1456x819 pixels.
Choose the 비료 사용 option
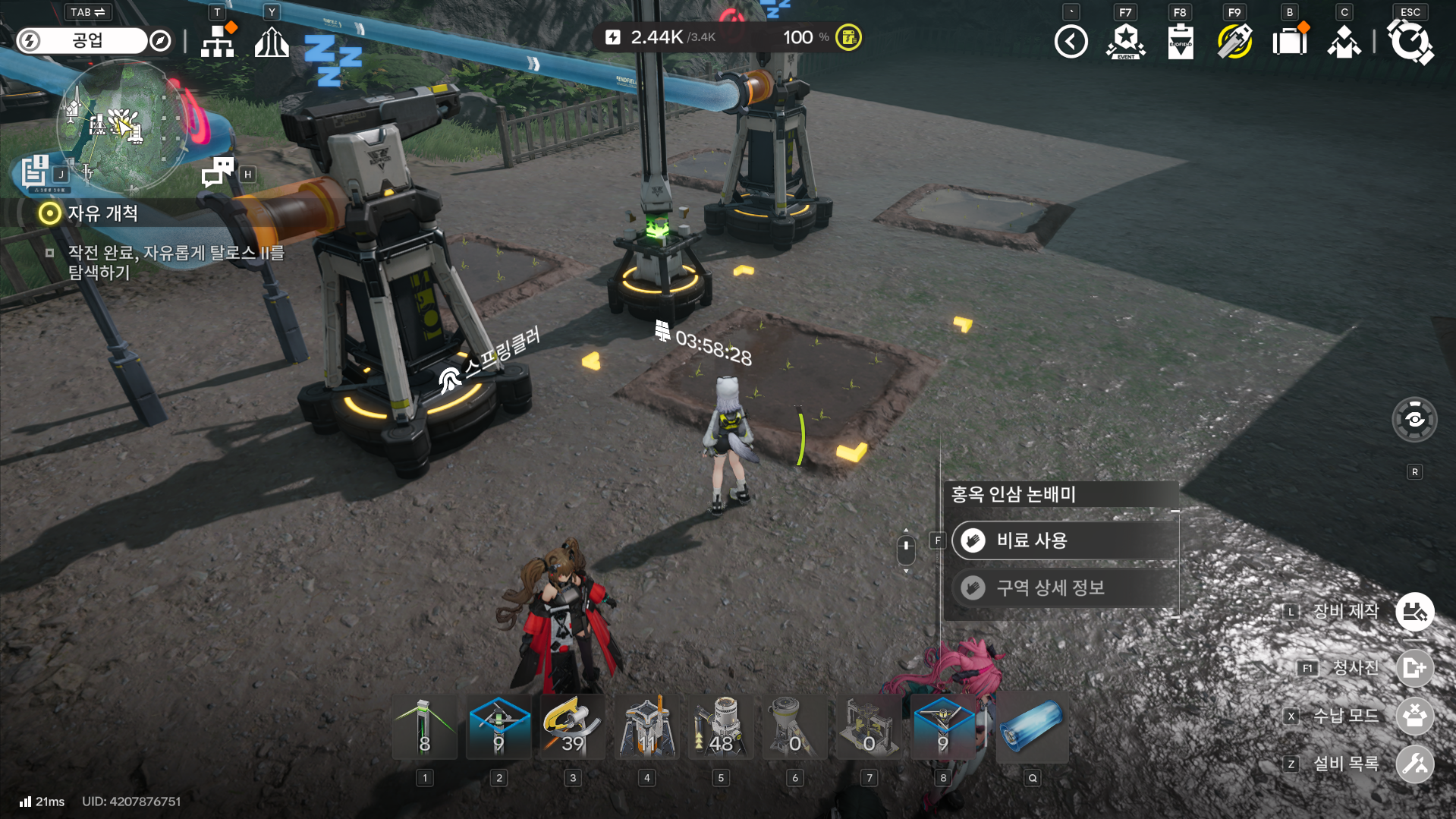[1064, 540]
